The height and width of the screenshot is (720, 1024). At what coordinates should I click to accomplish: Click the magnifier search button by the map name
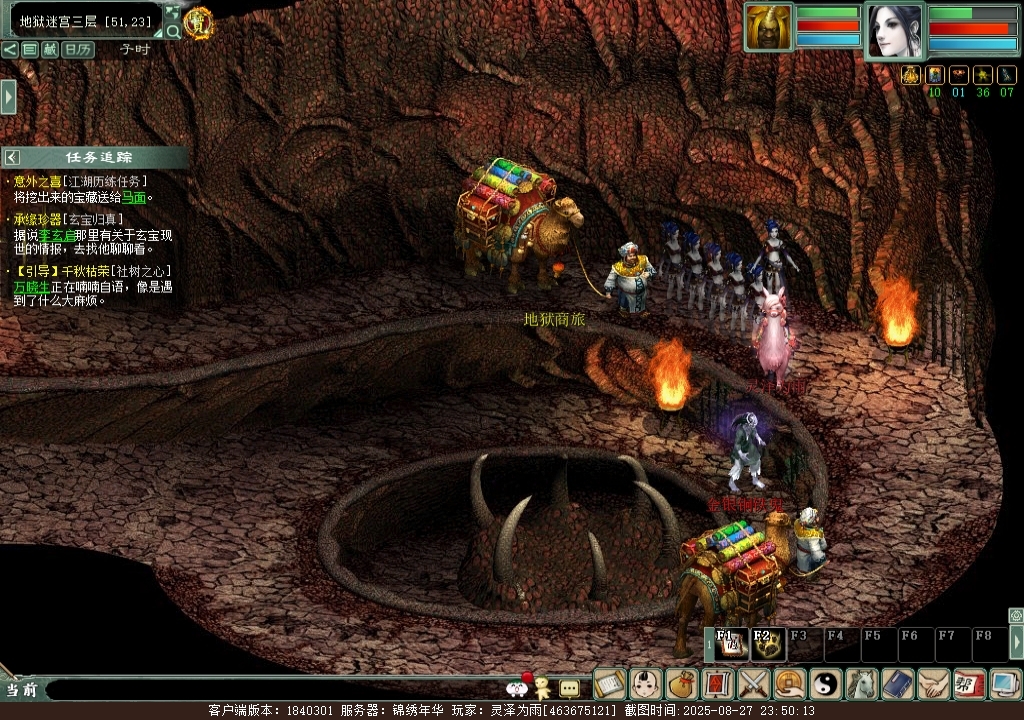click(x=173, y=31)
